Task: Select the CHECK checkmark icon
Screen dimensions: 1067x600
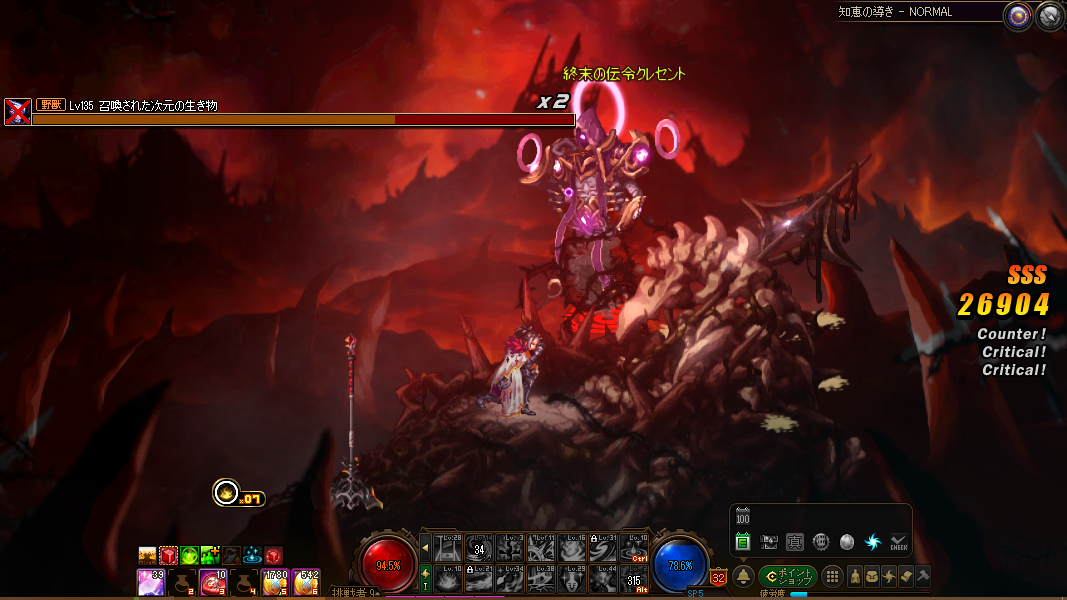Action: [x=898, y=542]
